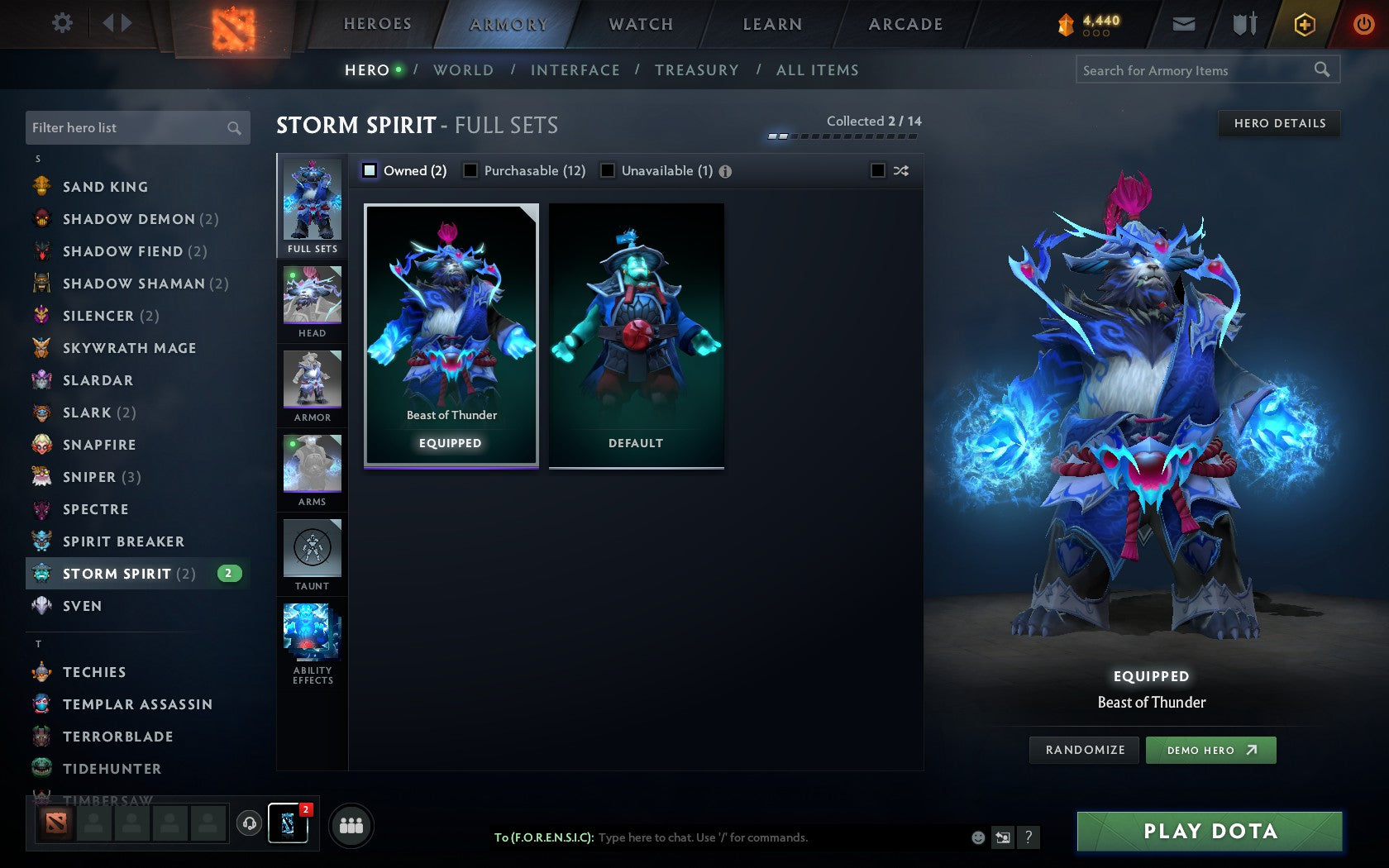
Task: Click the red power button icon
Action: 1363,23
